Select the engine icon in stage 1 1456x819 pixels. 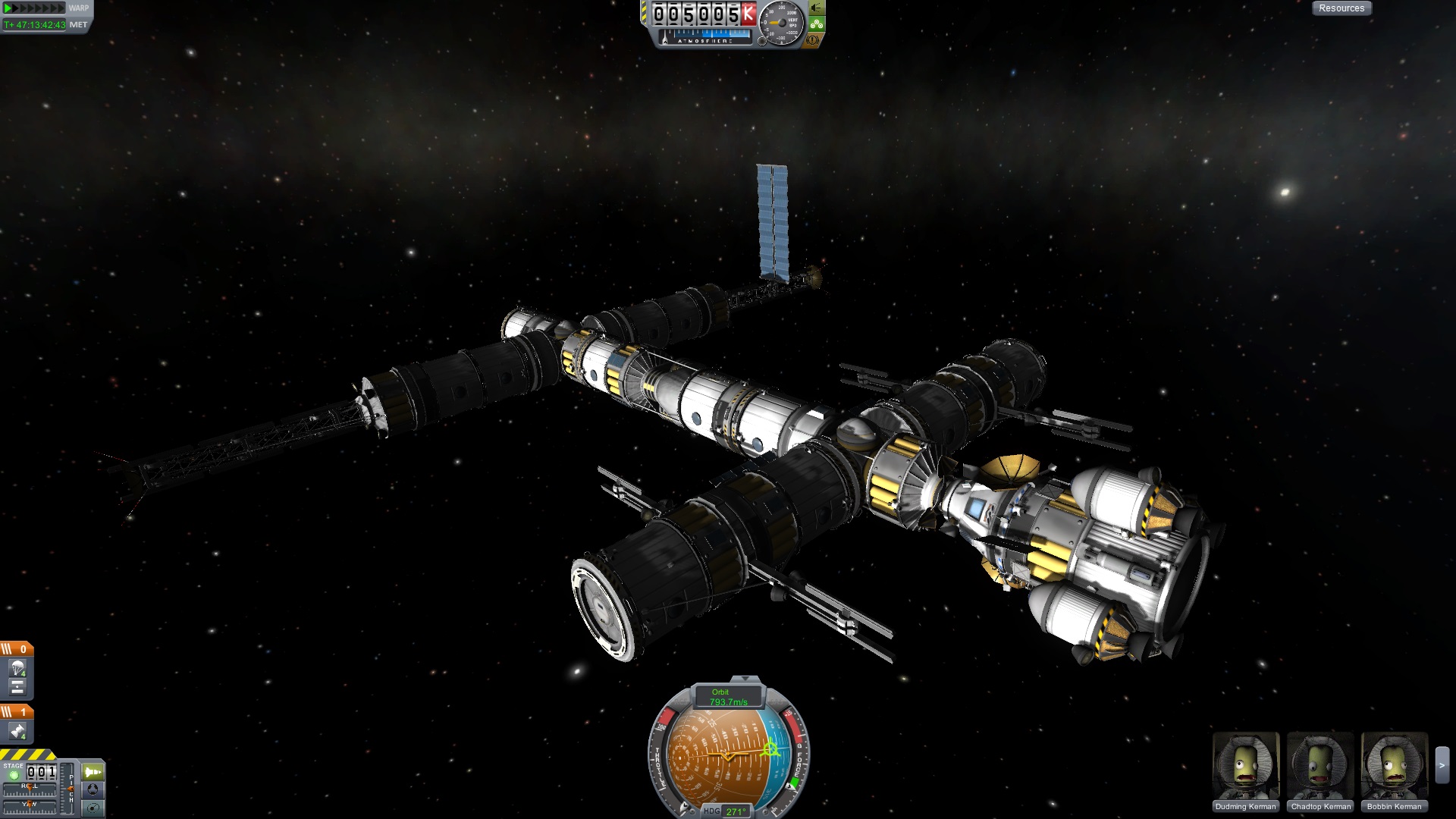point(17,732)
